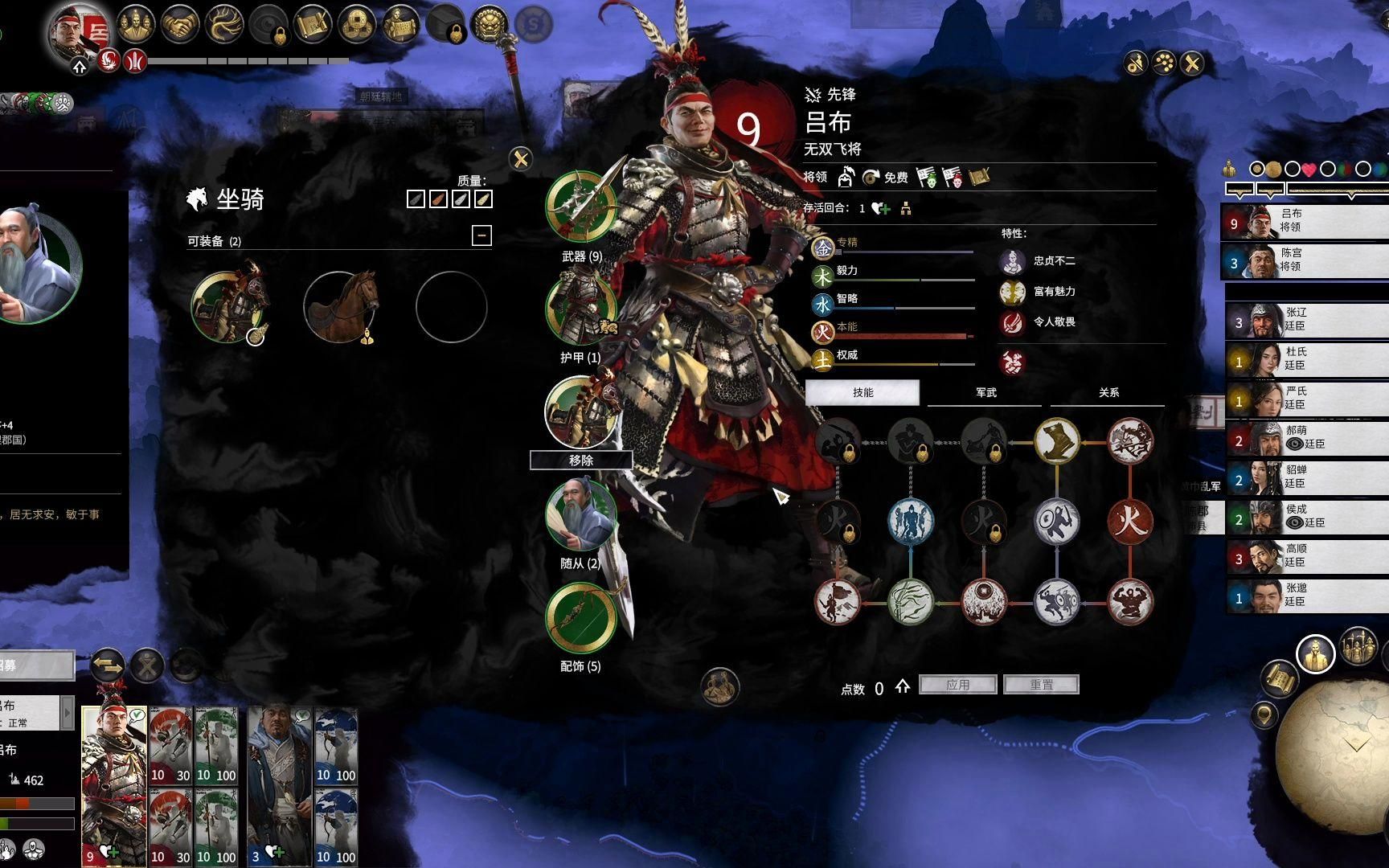Switch to the 军武 tab

[985, 392]
